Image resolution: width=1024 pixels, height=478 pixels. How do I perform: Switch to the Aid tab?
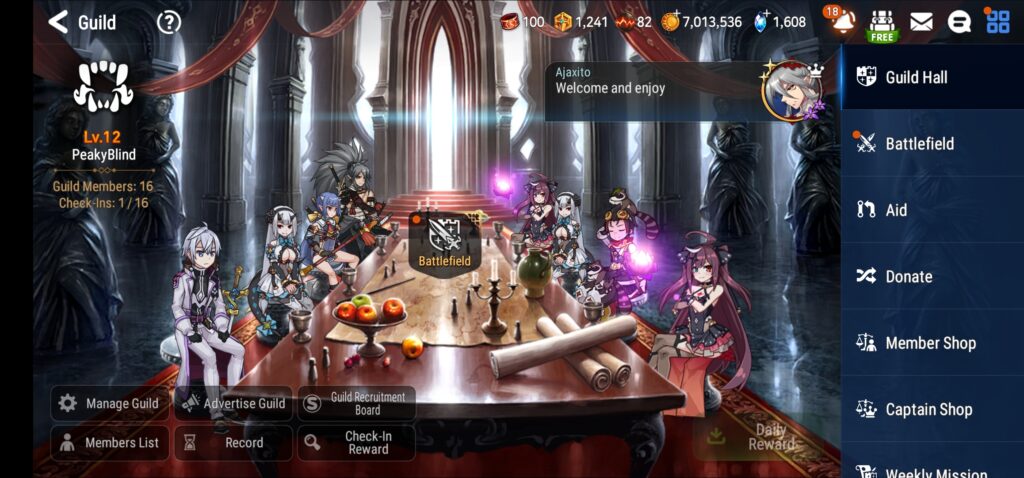pyautogui.click(x=932, y=210)
